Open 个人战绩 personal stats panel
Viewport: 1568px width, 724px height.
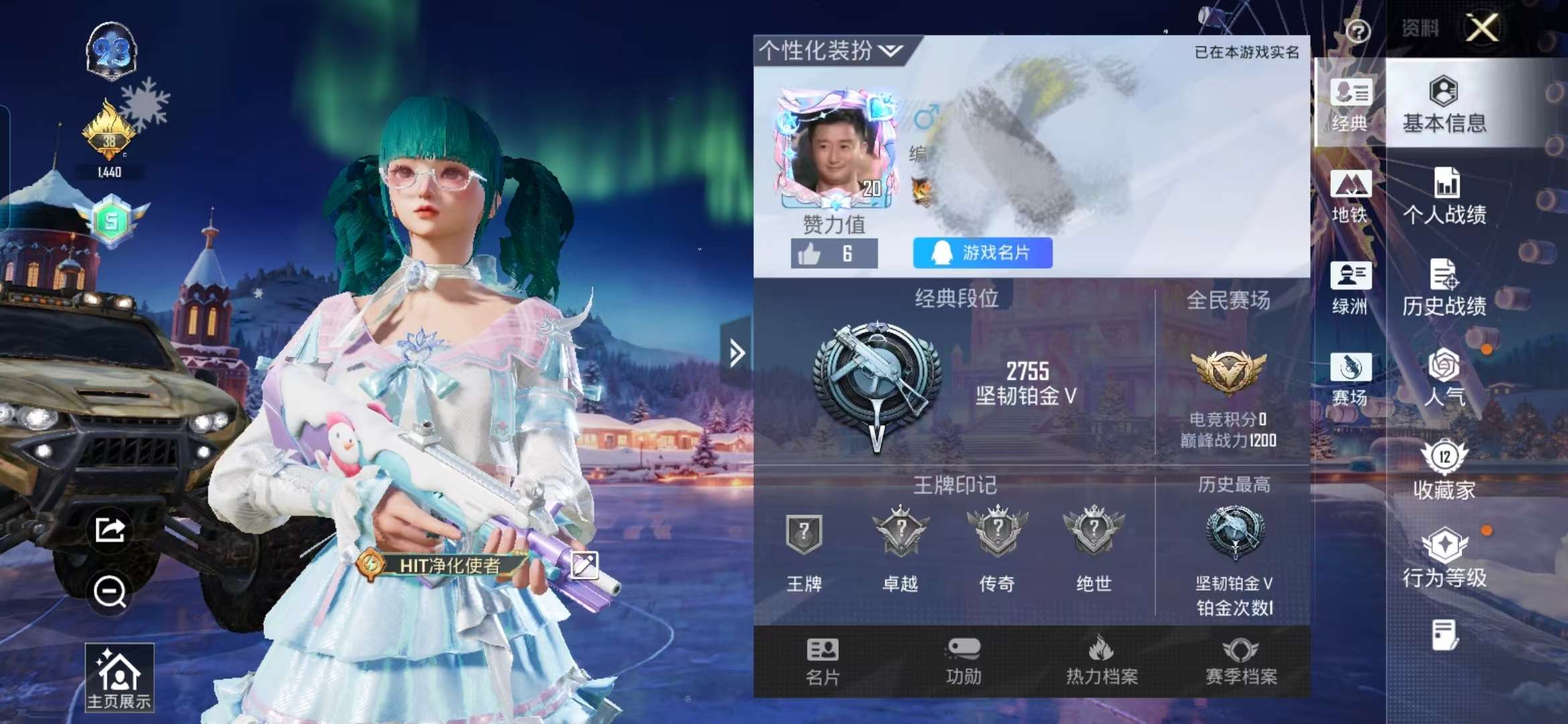tap(1443, 194)
